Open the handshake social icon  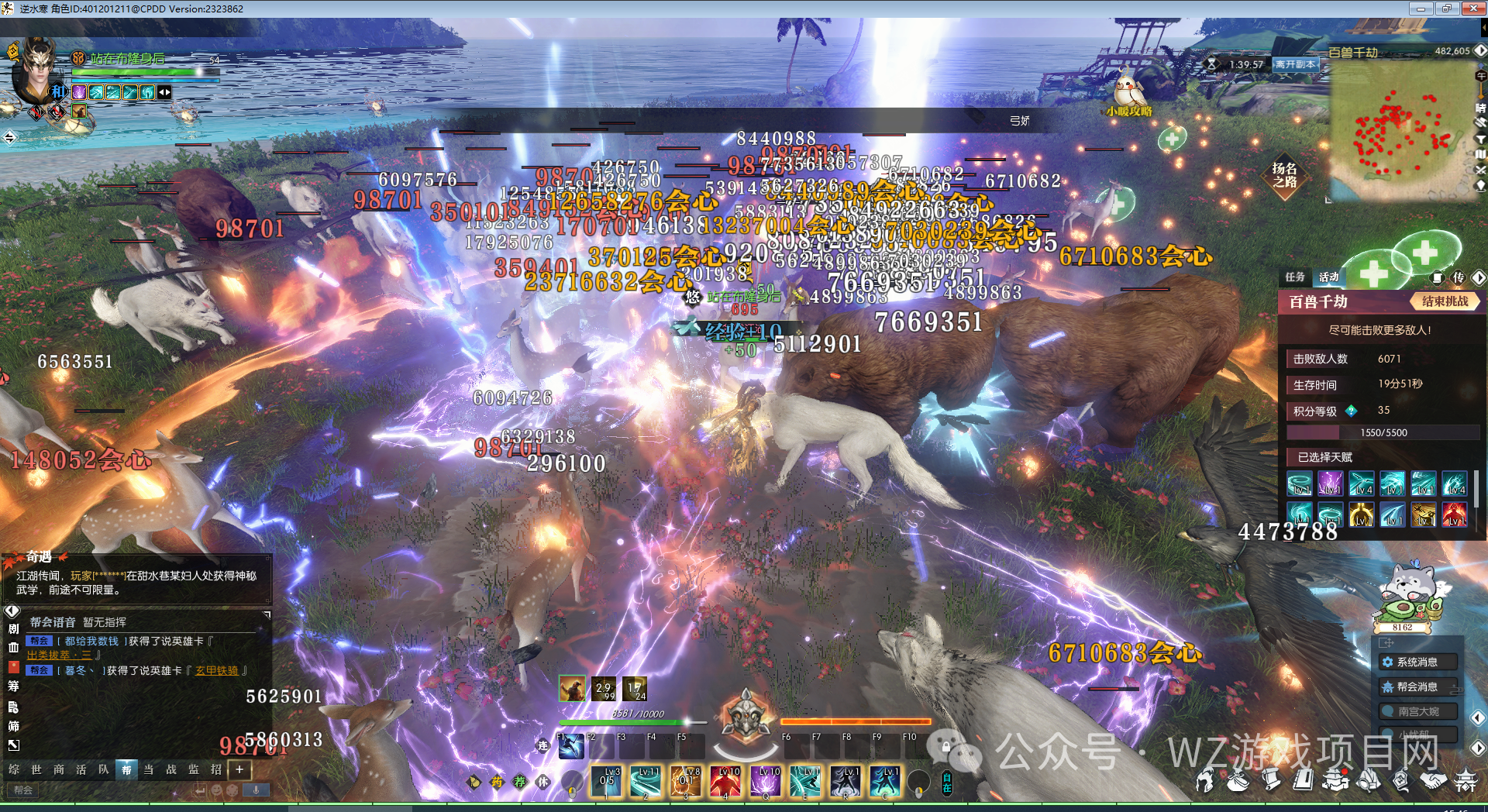(x=1432, y=781)
